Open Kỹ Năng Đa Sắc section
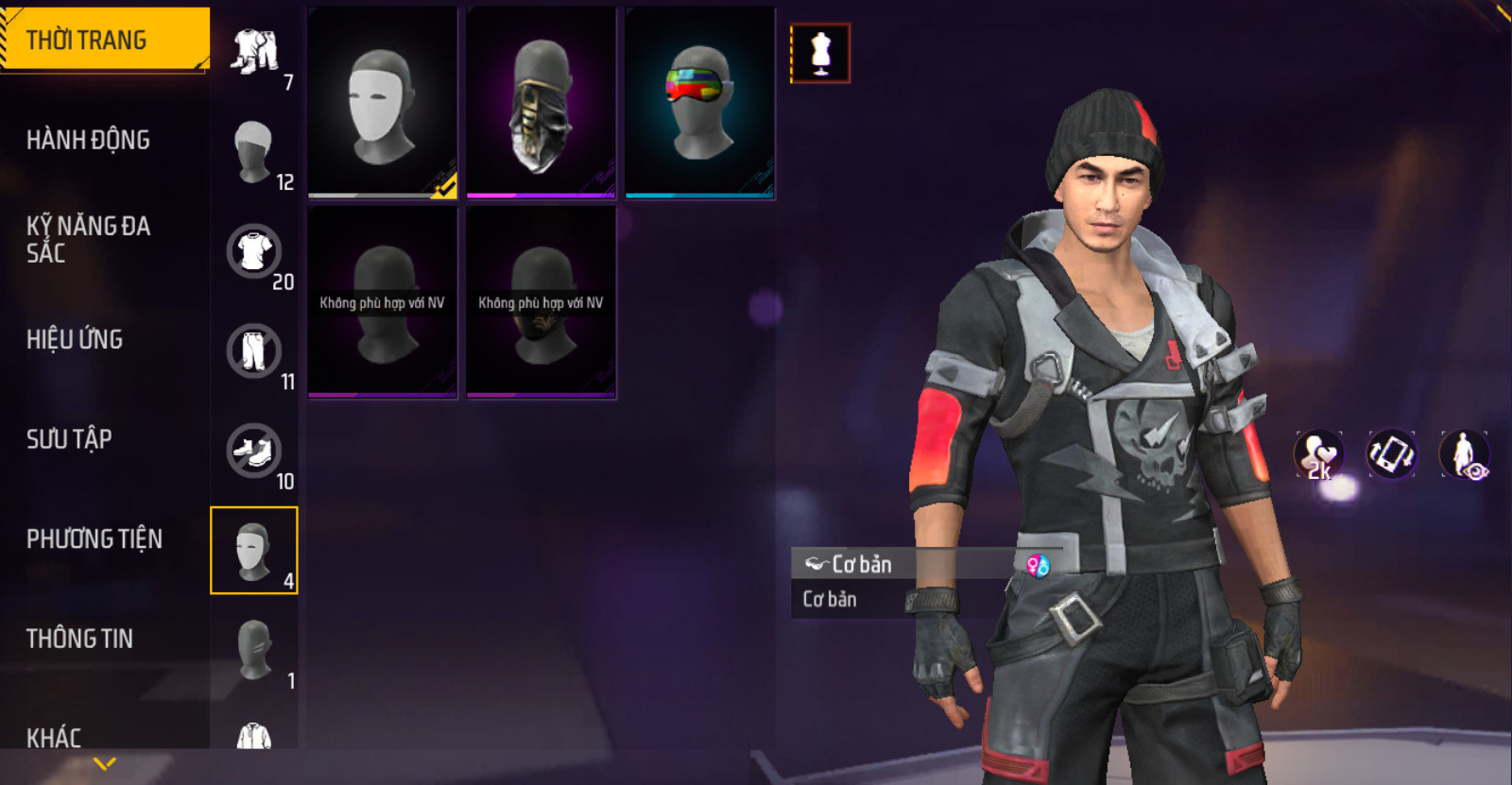Screen dimensions: 1512x785 coord(88,239)
